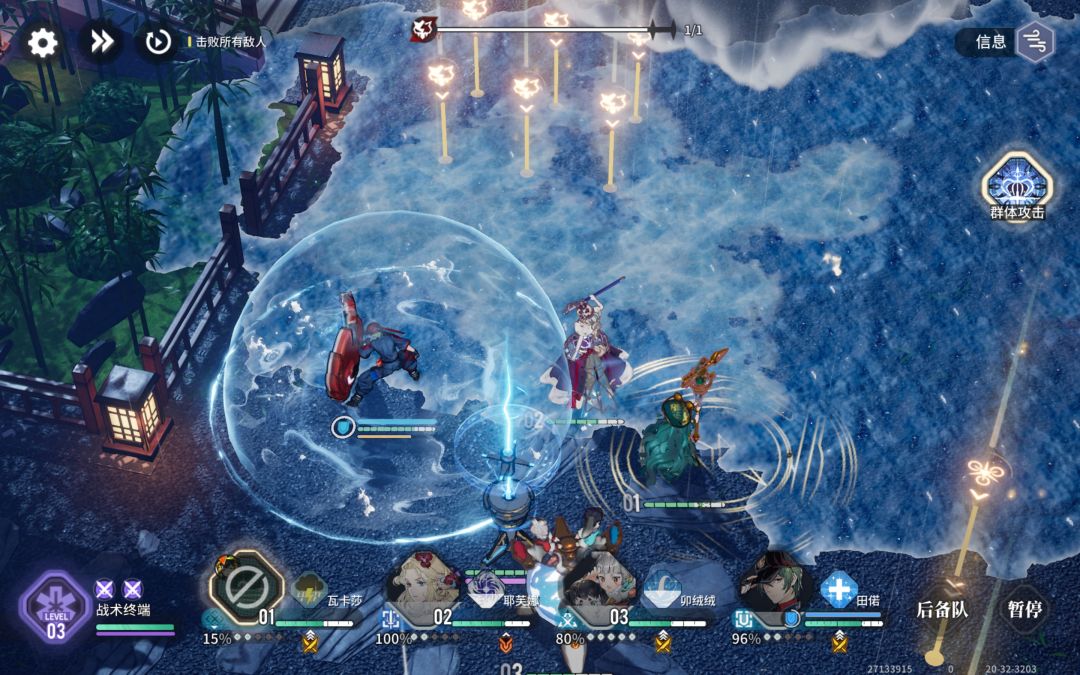The height and width of the screenshot is (675, 1080).
Task: Open the gear settings menu
Action: pos(42,42)
